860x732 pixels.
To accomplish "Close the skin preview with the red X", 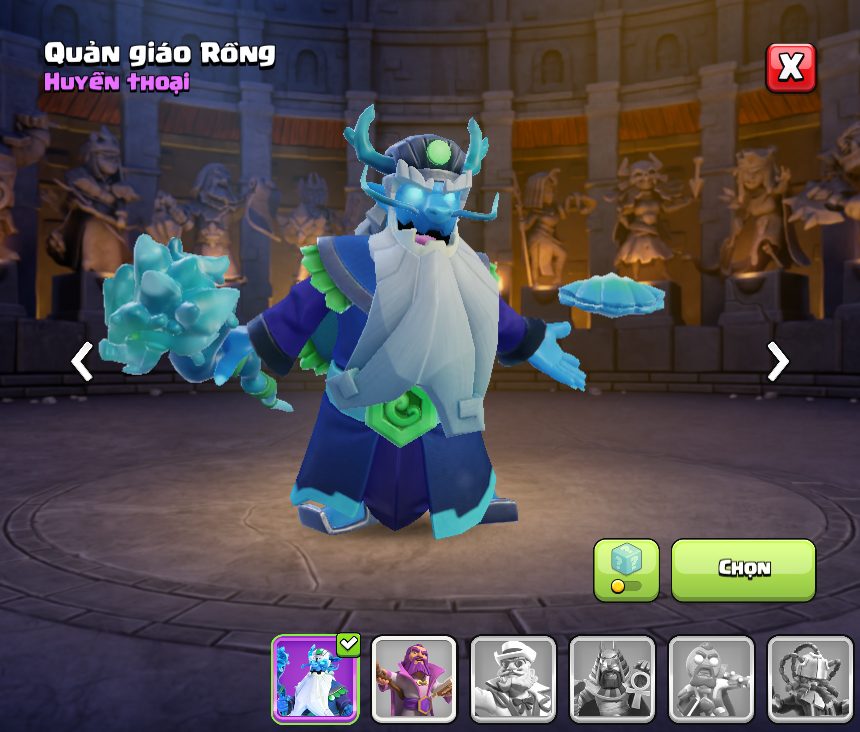I will (x=790, y=68).
